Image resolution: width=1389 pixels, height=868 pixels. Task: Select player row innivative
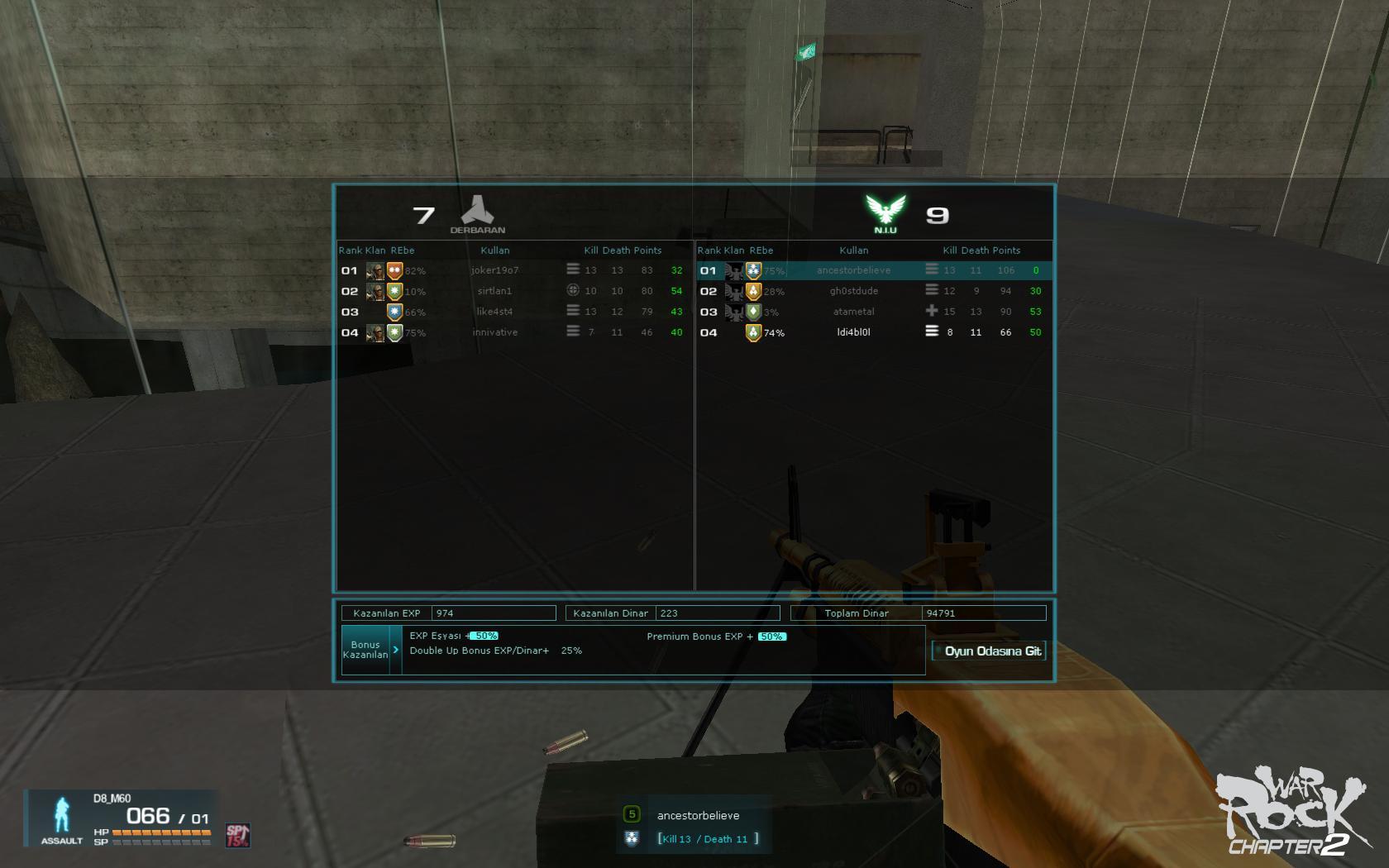pyautogui.click(x=494, y=332)
